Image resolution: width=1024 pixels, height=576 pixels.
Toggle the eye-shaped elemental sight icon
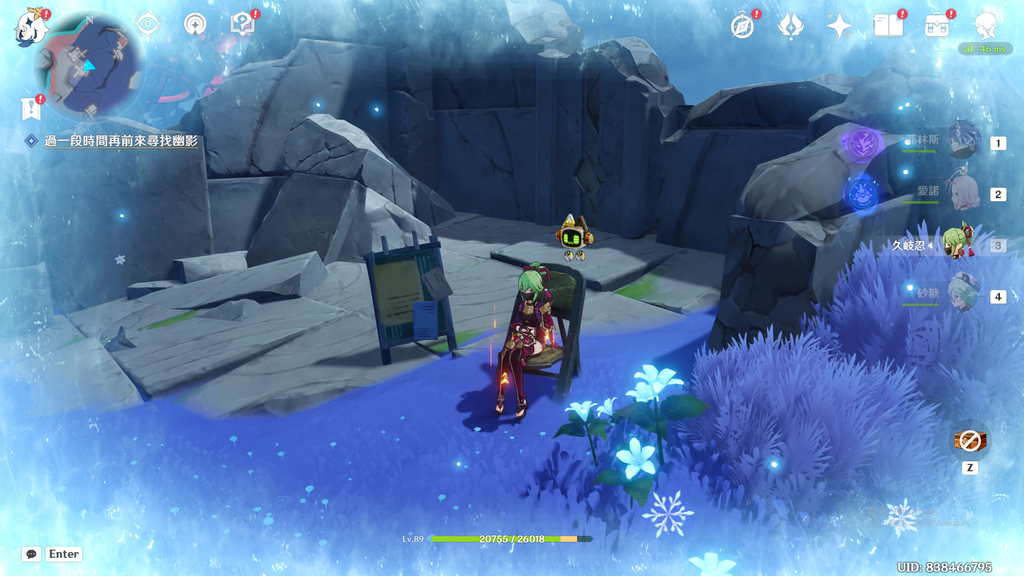[148, 24]
